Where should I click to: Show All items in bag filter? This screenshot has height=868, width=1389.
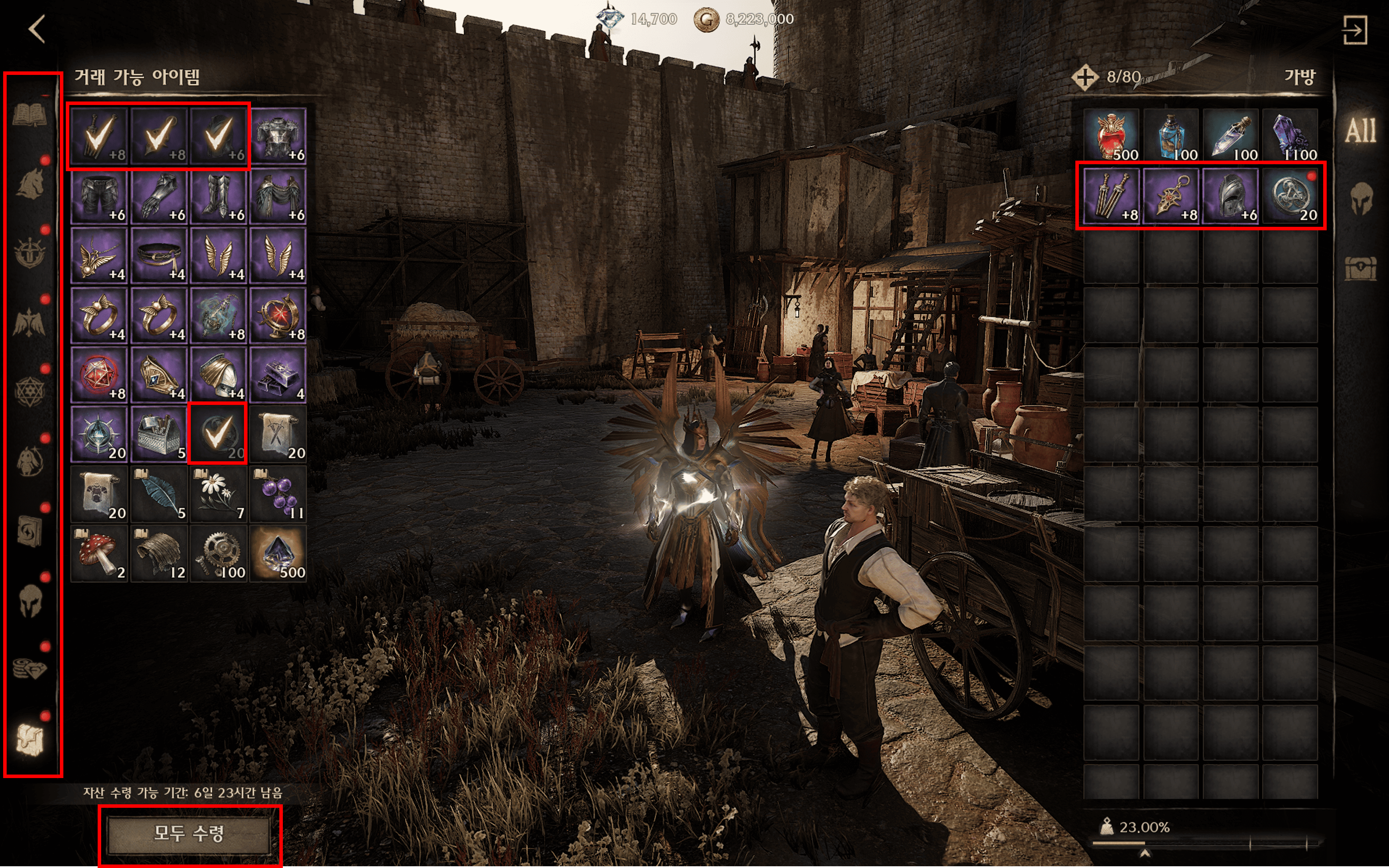pos(1360,131)
